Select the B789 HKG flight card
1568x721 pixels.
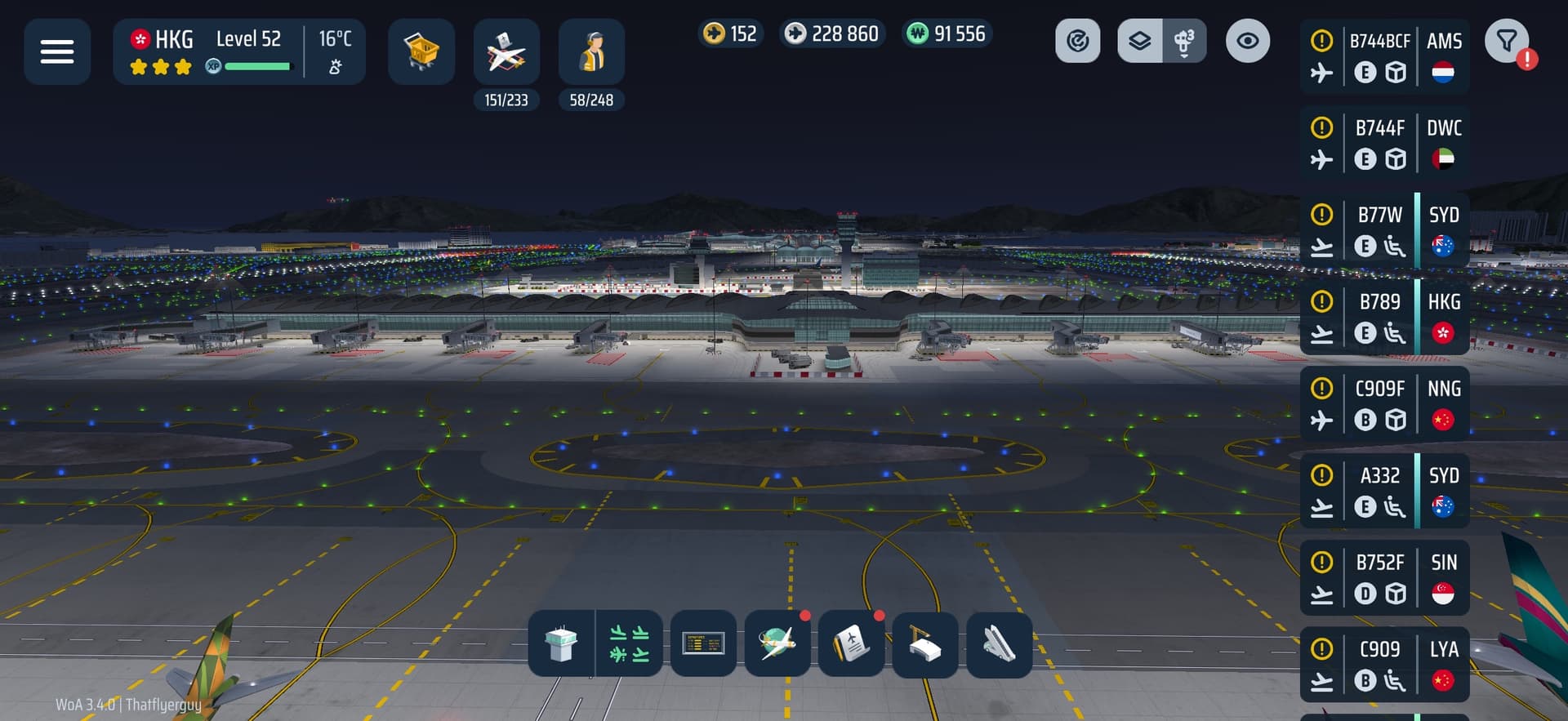pyautogui.click(x=1384, y=317)
